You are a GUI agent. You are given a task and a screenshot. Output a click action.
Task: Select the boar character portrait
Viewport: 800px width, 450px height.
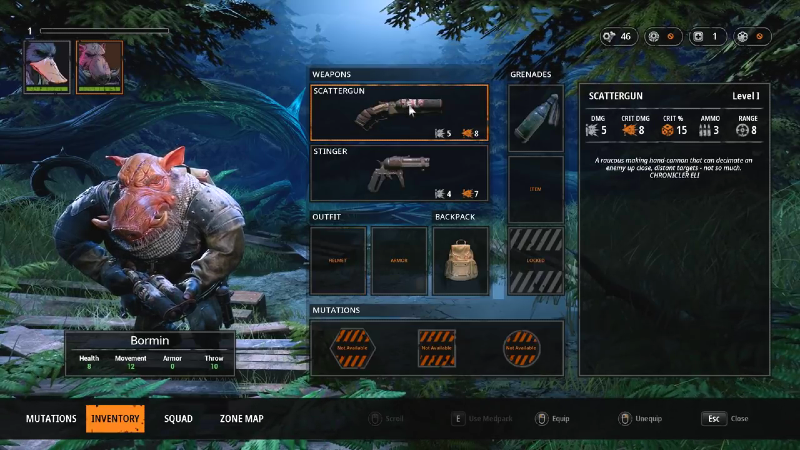99,66
